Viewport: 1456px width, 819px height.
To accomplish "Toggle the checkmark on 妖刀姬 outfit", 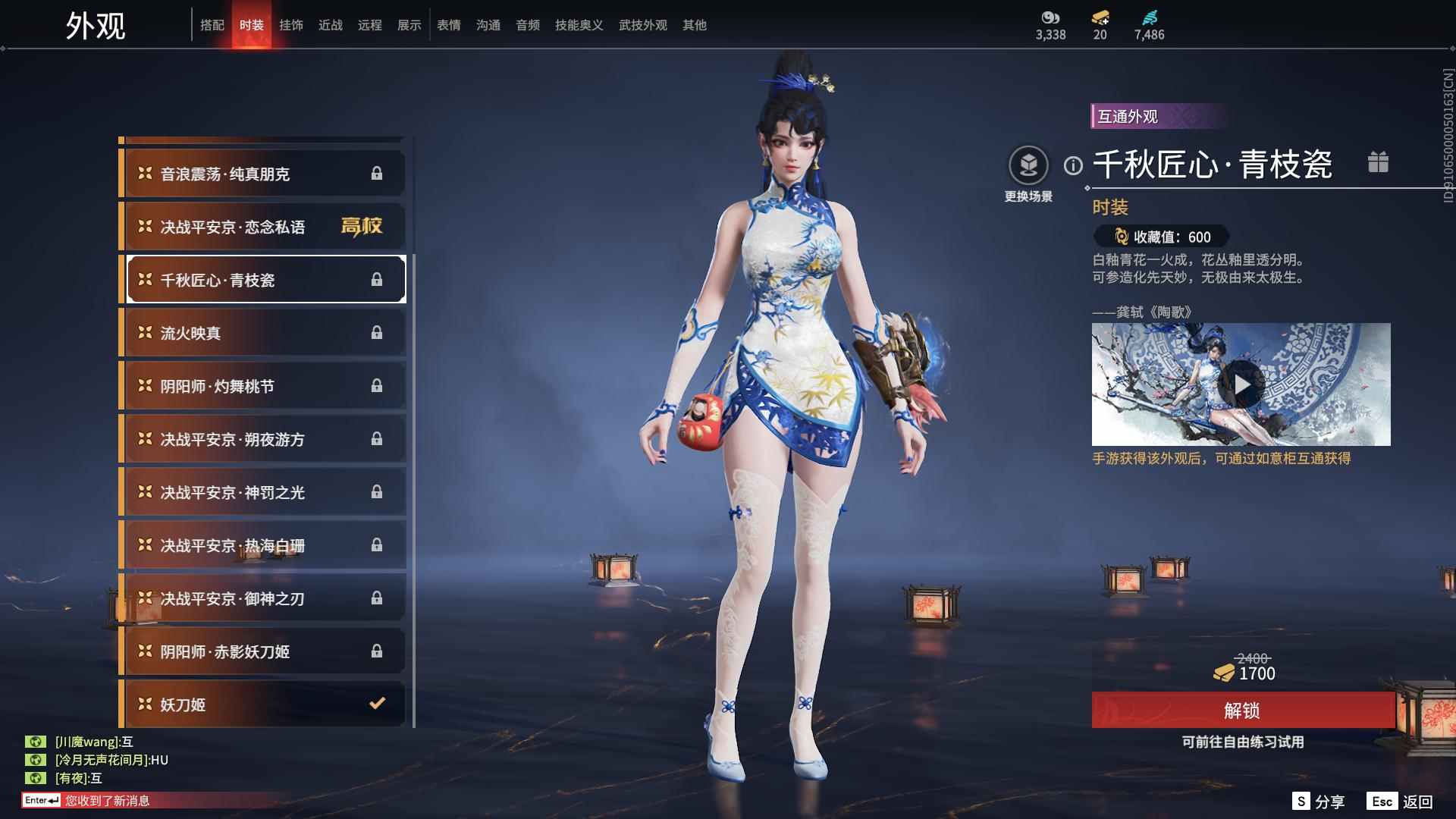I will pos(377,704).
